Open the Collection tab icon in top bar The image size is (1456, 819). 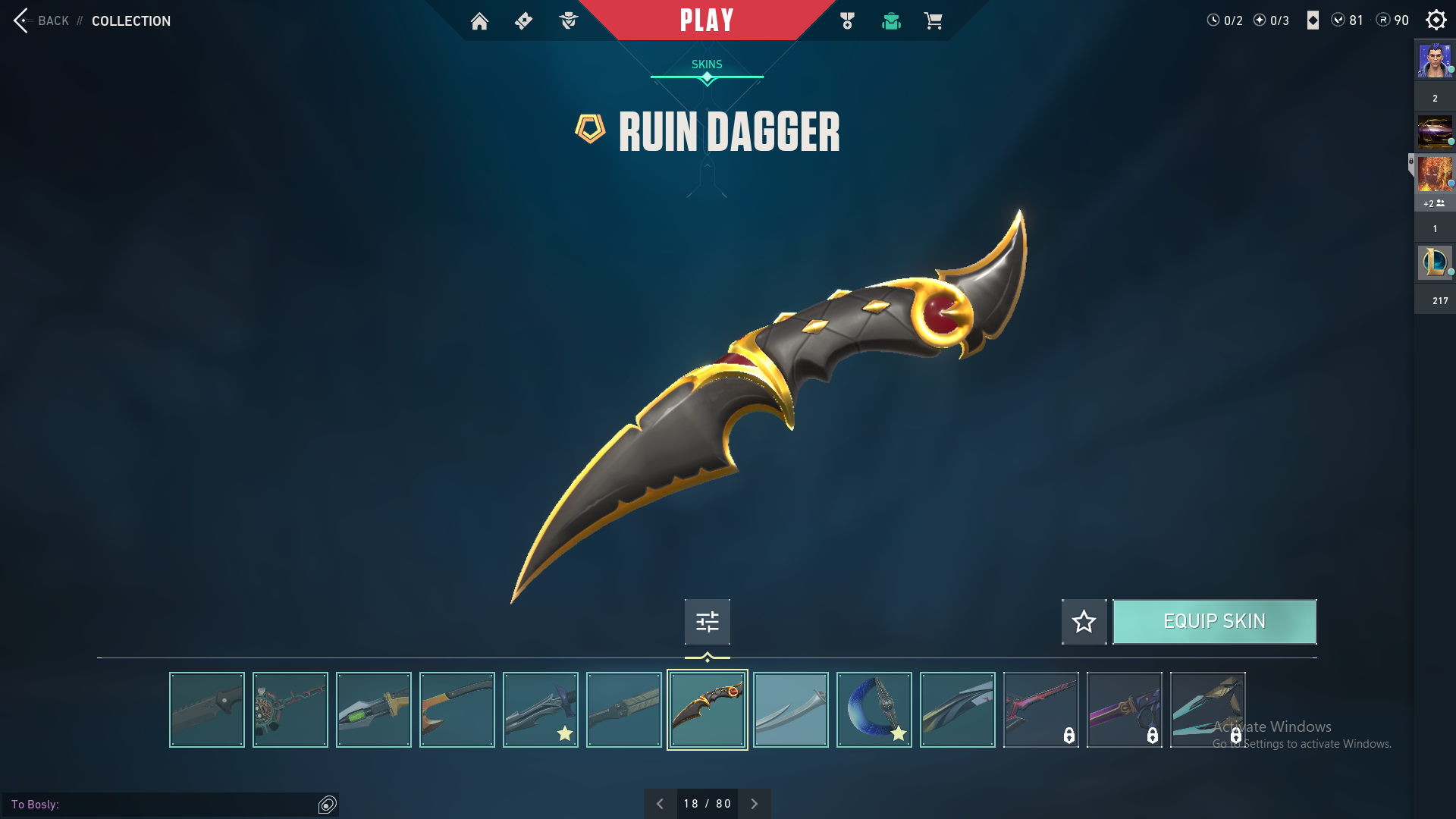(x=891, y=21)
